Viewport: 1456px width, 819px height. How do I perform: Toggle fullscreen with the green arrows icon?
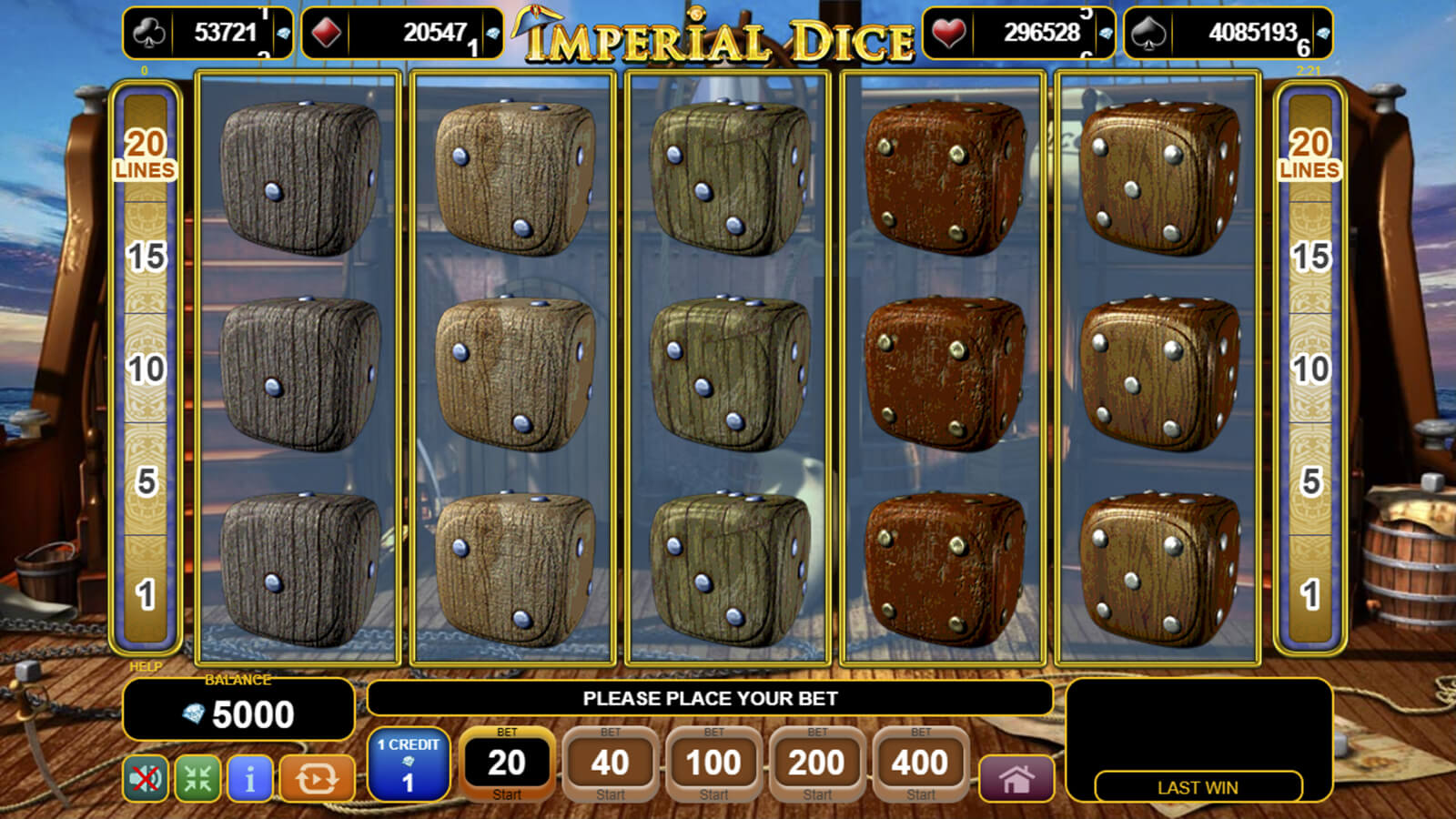point(197,779)
